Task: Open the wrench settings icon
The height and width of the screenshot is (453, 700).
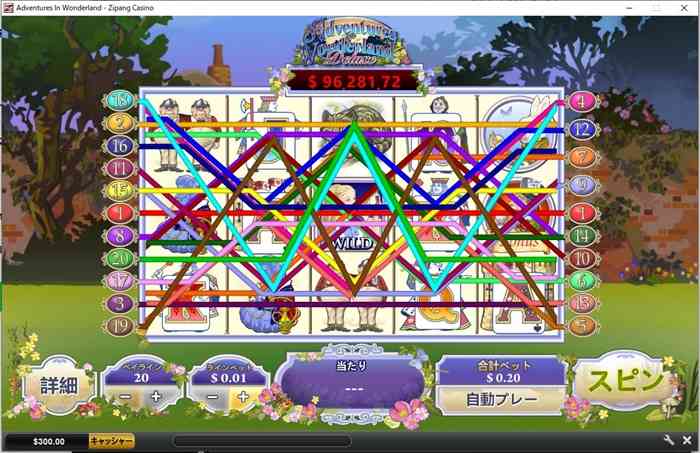Action: [x=668, y=440]
